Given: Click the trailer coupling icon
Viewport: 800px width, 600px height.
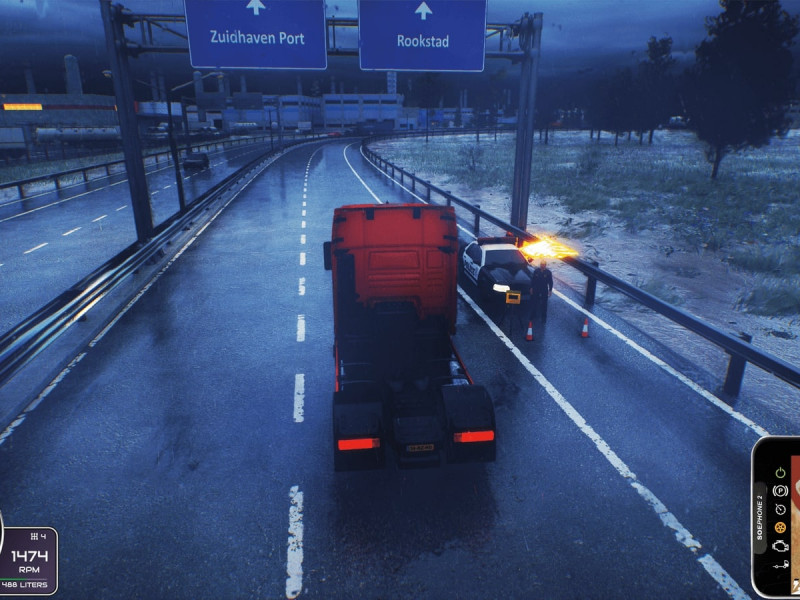Looking at the screenshot, I should coord(781,565).
